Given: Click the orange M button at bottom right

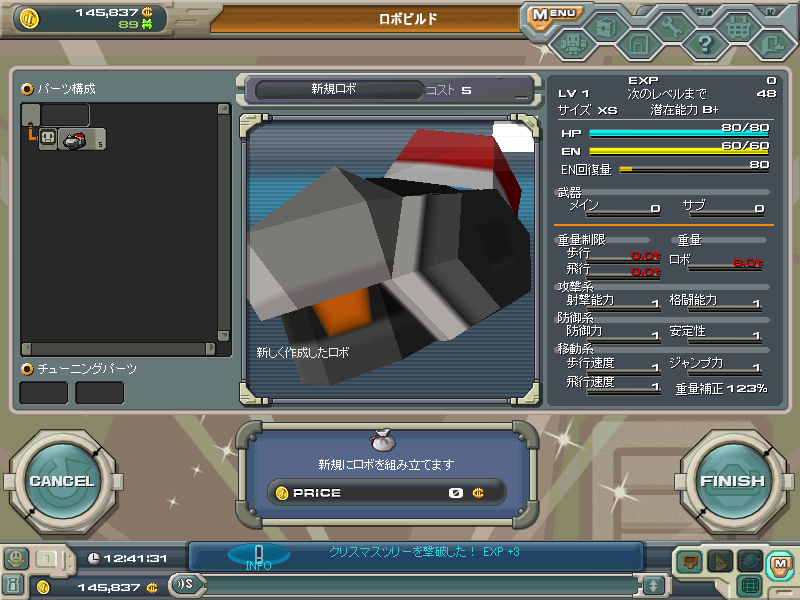Looking at the screenshot, I should click(x=780, y=564).
